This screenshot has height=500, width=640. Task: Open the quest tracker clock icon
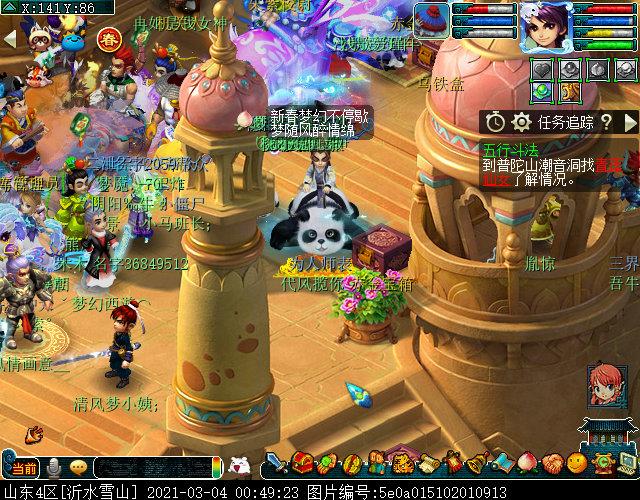tap(496, 122)
